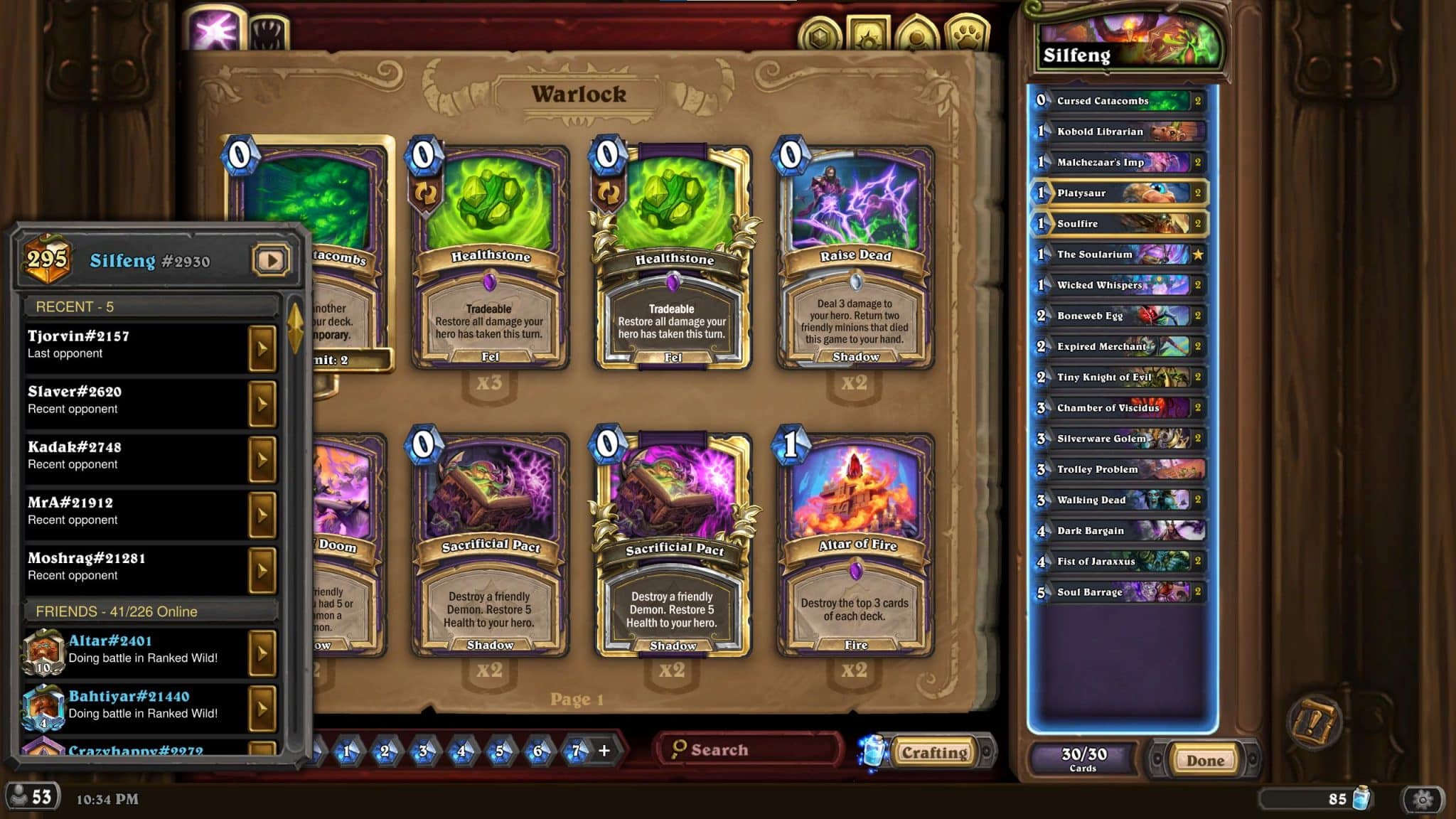Select the Raise Dead card
Screen dimensions: 1456x819
pos(855,259)
